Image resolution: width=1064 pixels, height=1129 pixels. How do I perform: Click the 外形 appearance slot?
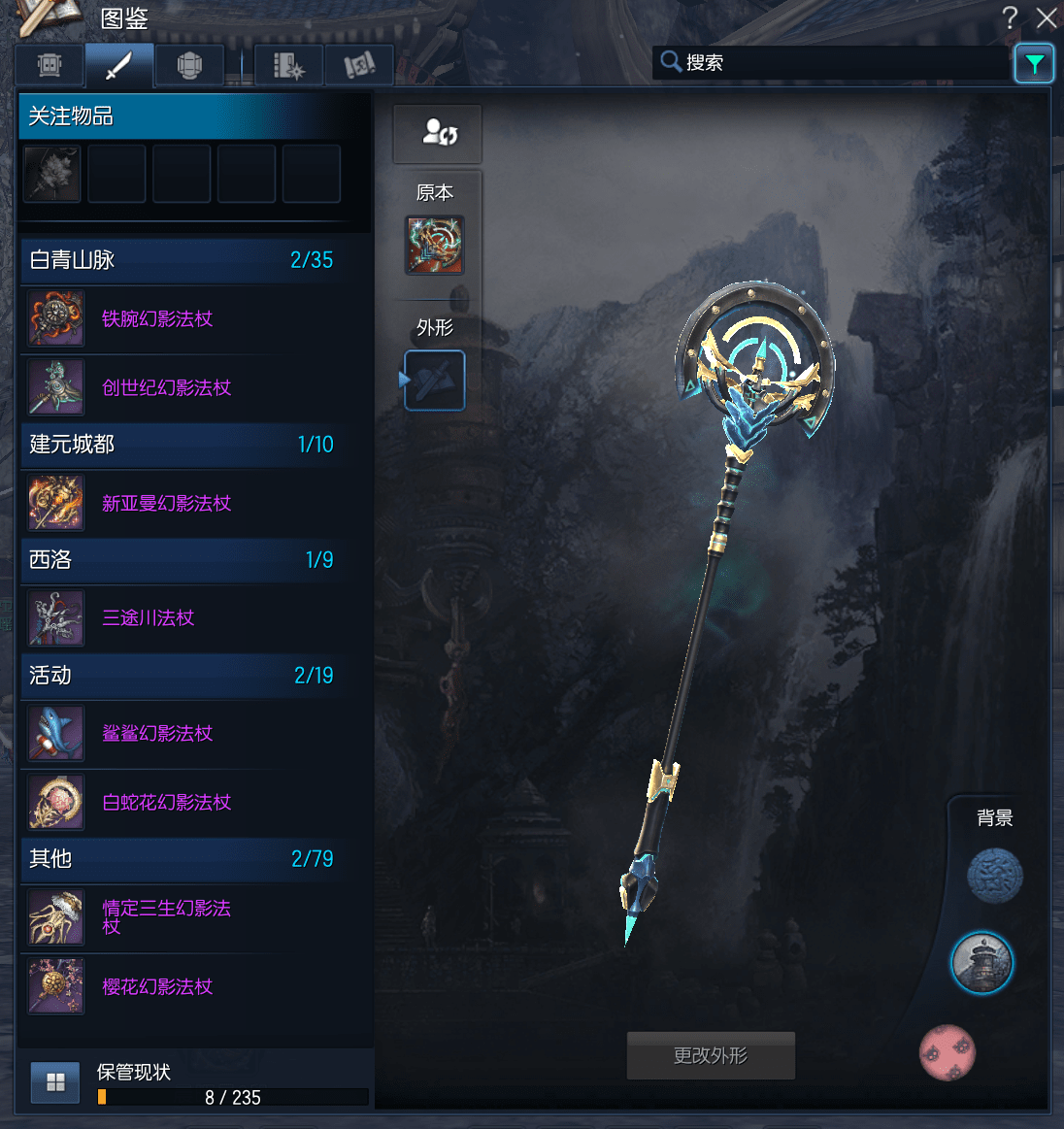[x=434, y=381]
